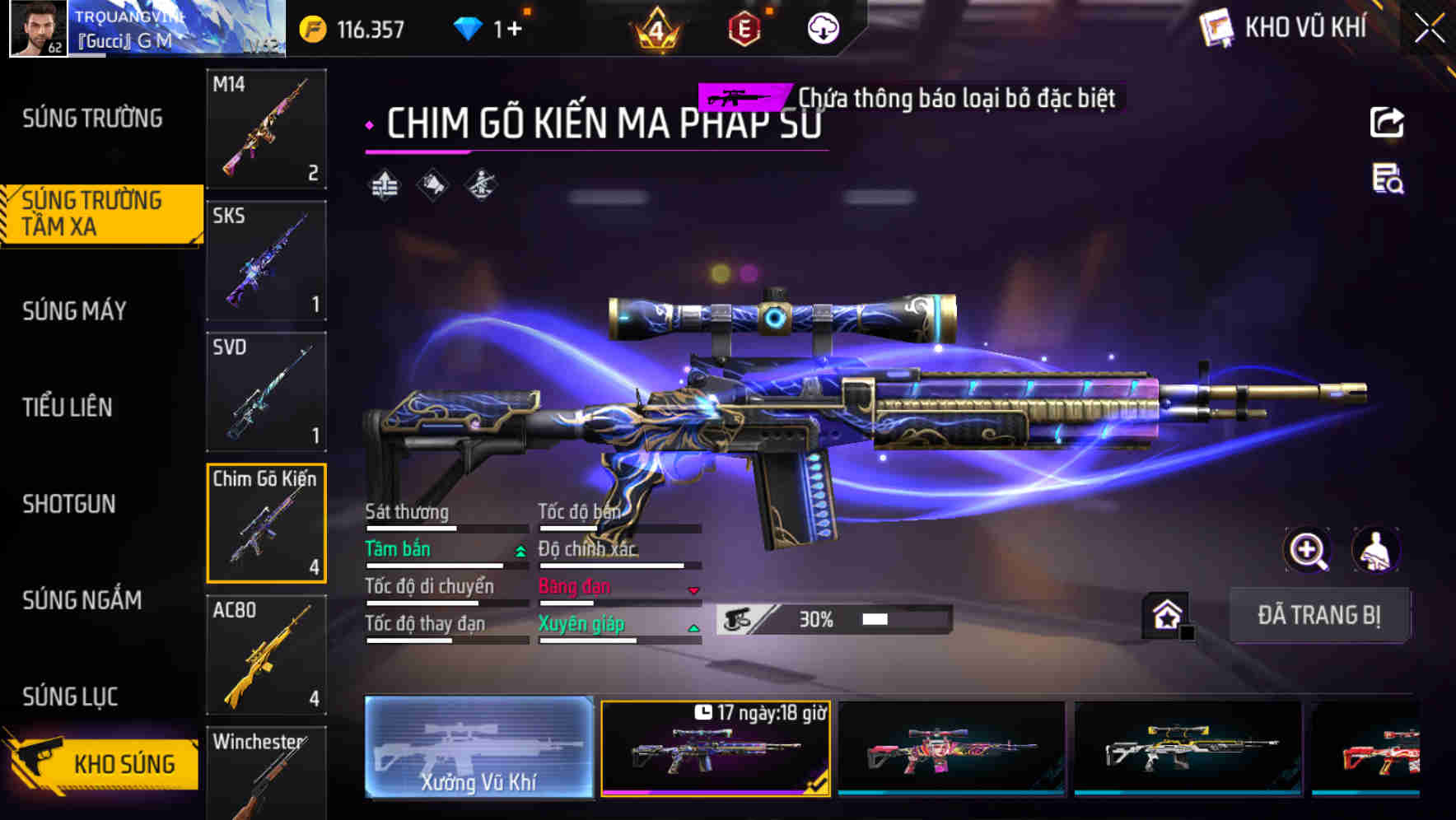Click the first diamond attribute icon under title

[x=385, y=183]
